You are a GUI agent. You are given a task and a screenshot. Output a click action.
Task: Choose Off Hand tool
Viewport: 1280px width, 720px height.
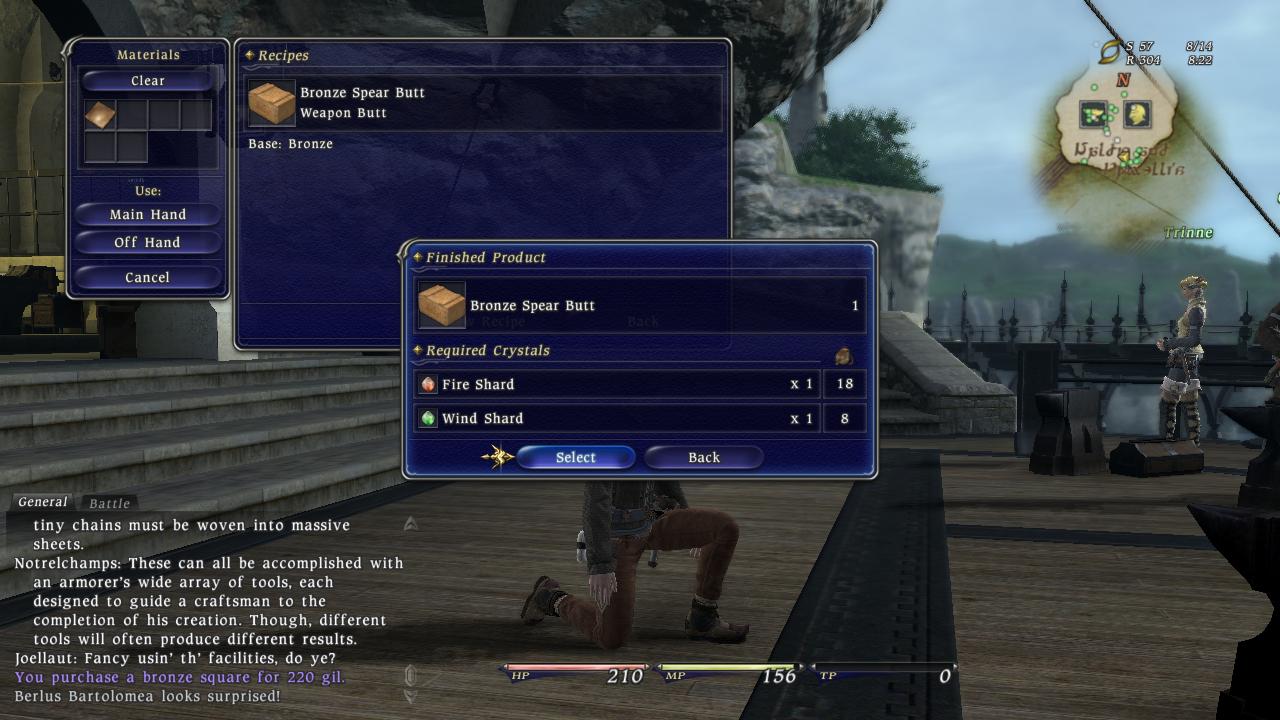pyautogui.click(x=148, y=242)
